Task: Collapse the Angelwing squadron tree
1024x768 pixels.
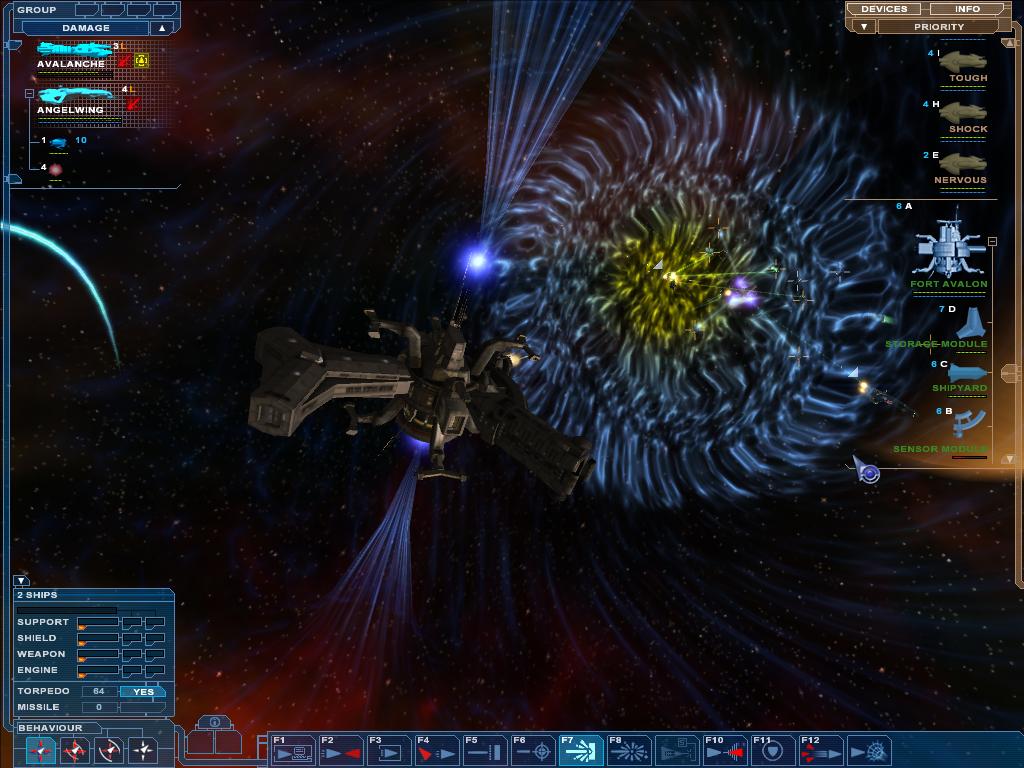Action: (30, 93)
